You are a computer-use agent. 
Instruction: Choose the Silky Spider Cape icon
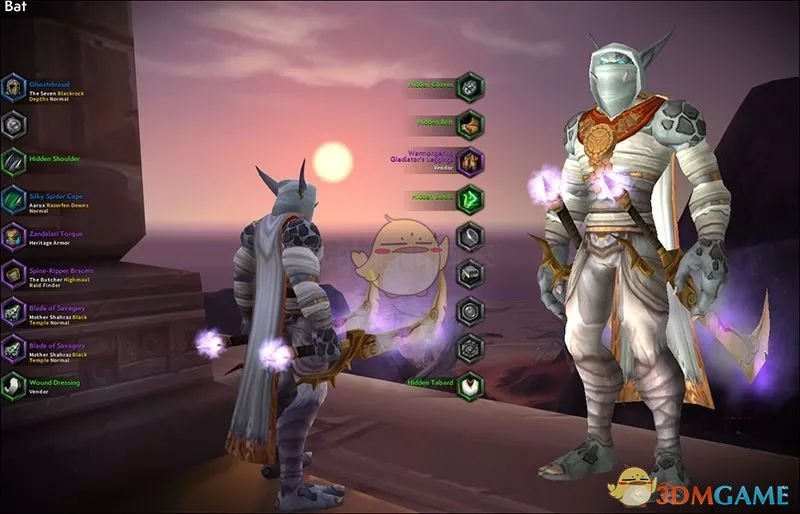(x=13, y=199)
